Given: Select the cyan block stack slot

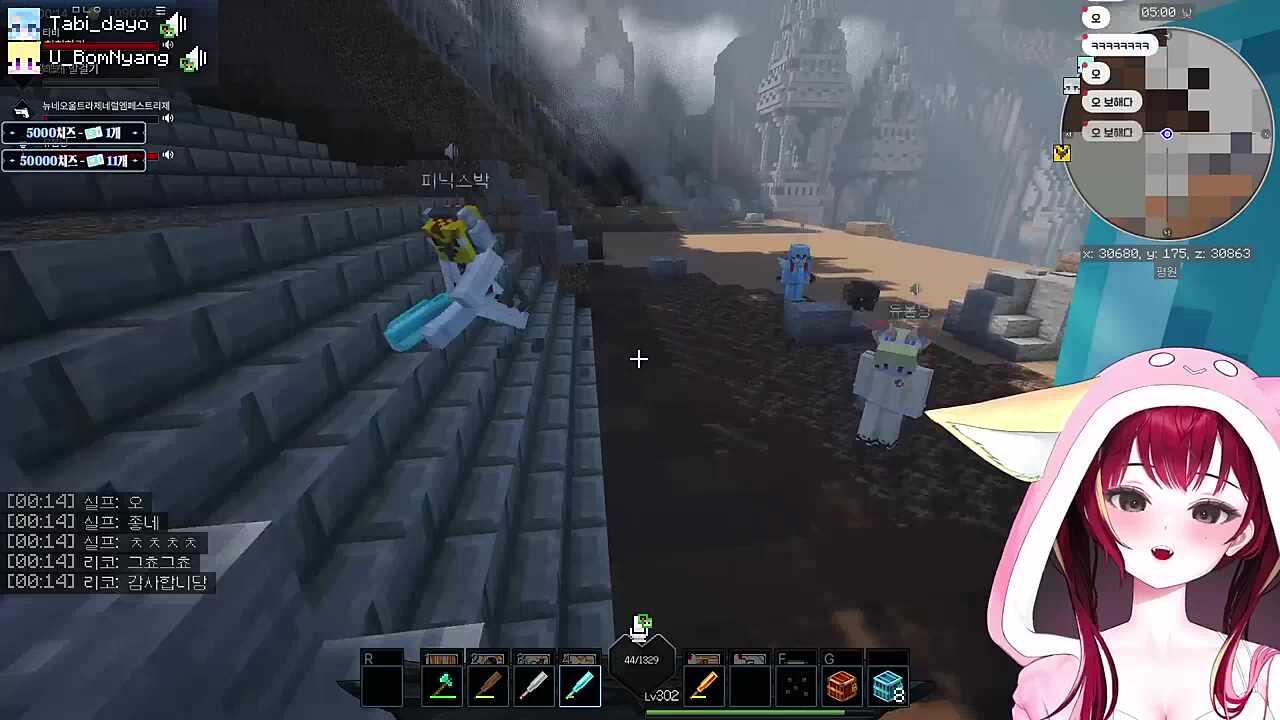Looking at the screenshot, I should coord(887,686).
